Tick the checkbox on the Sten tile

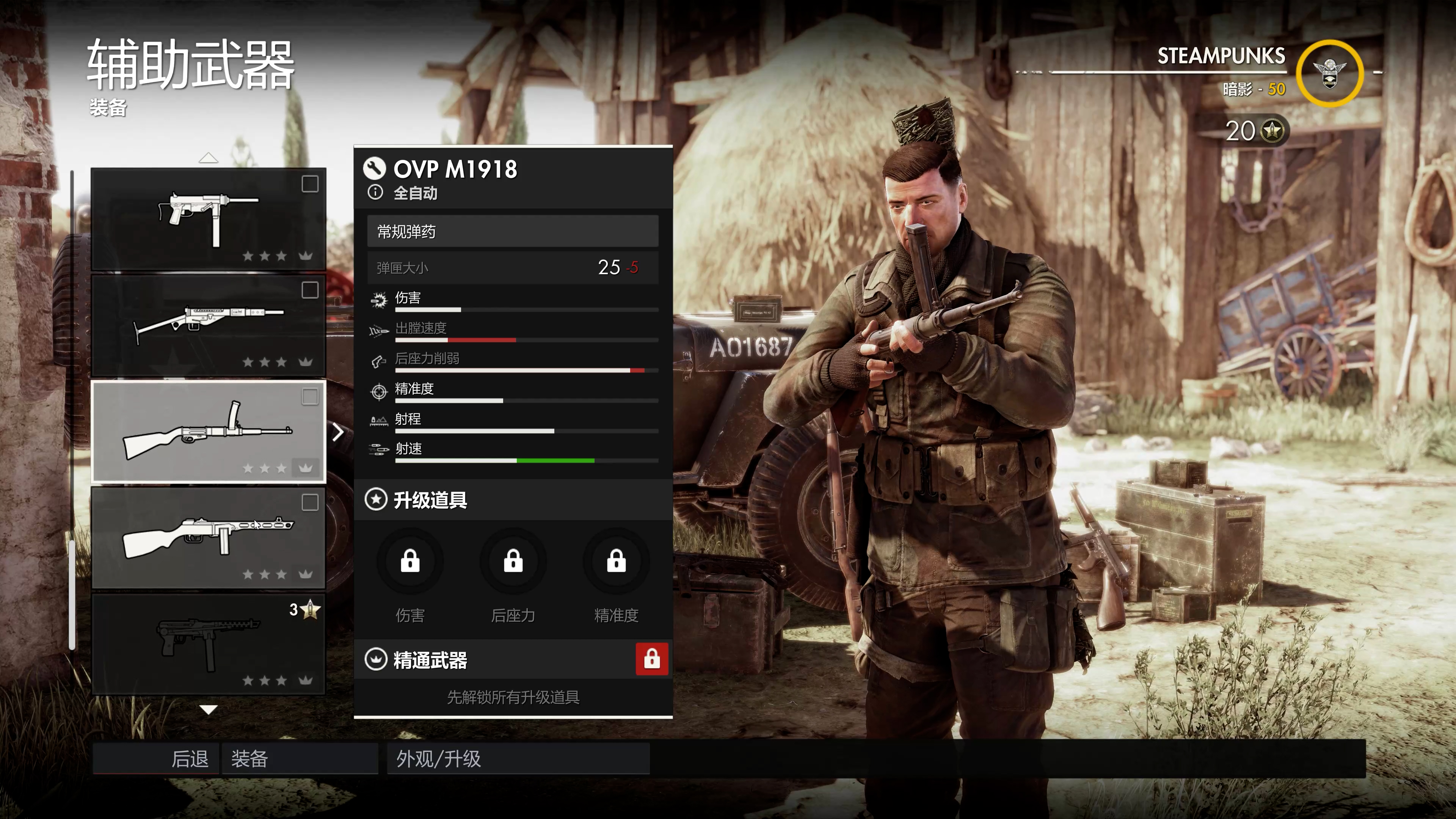pyautogui.click(x=310, y=290)
